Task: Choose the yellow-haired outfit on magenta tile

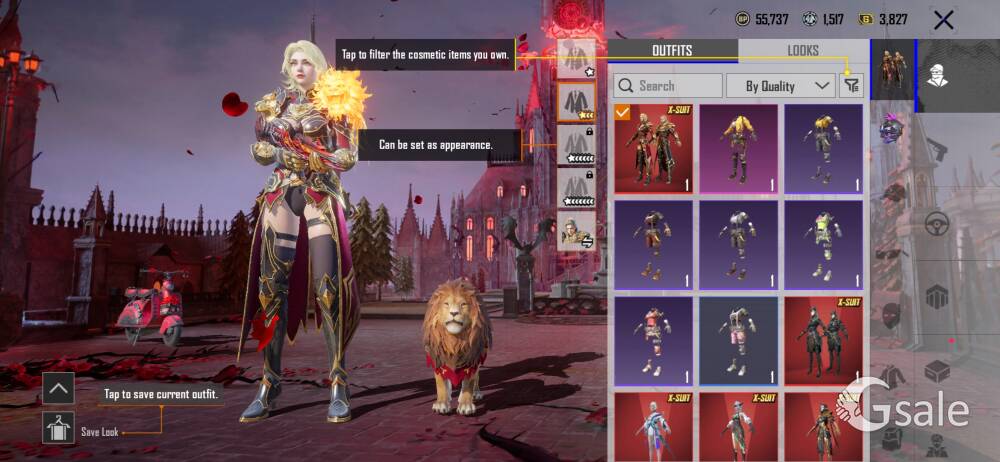Action: 738,148
